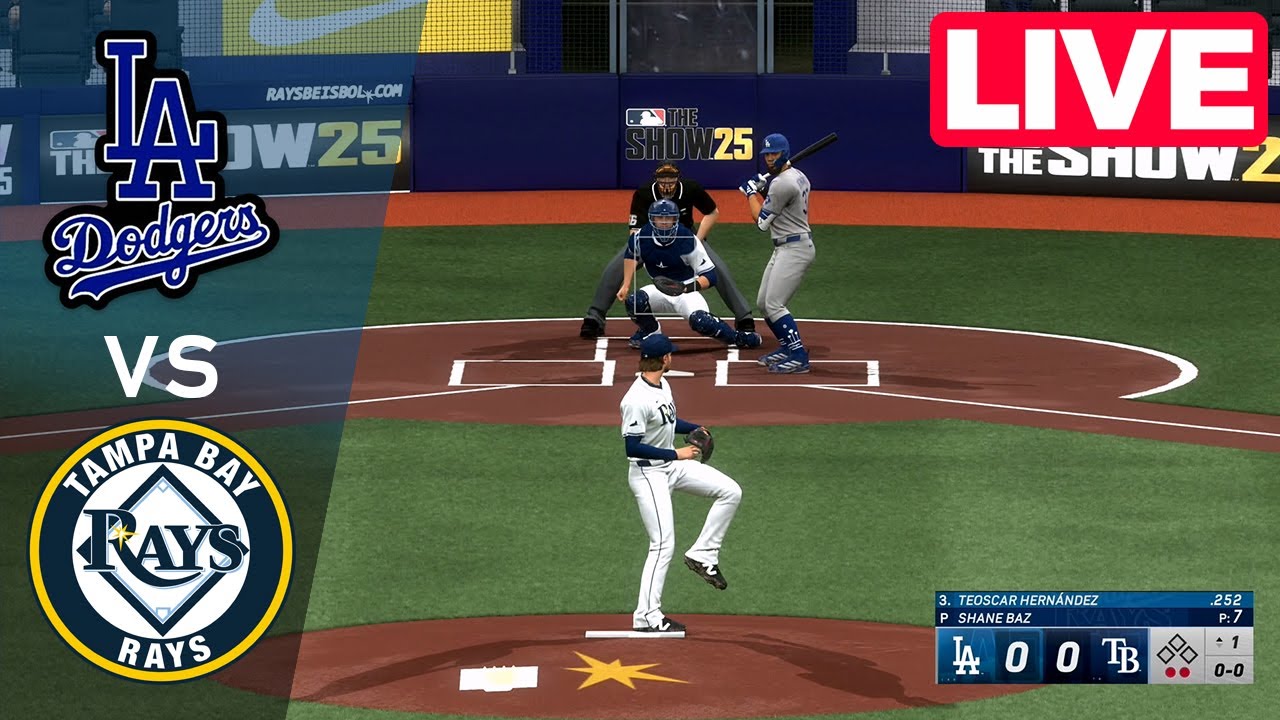Screen dimensions: 1280x720
Task: Toggle the second out indicator dot
Action: coord(1185,671)
